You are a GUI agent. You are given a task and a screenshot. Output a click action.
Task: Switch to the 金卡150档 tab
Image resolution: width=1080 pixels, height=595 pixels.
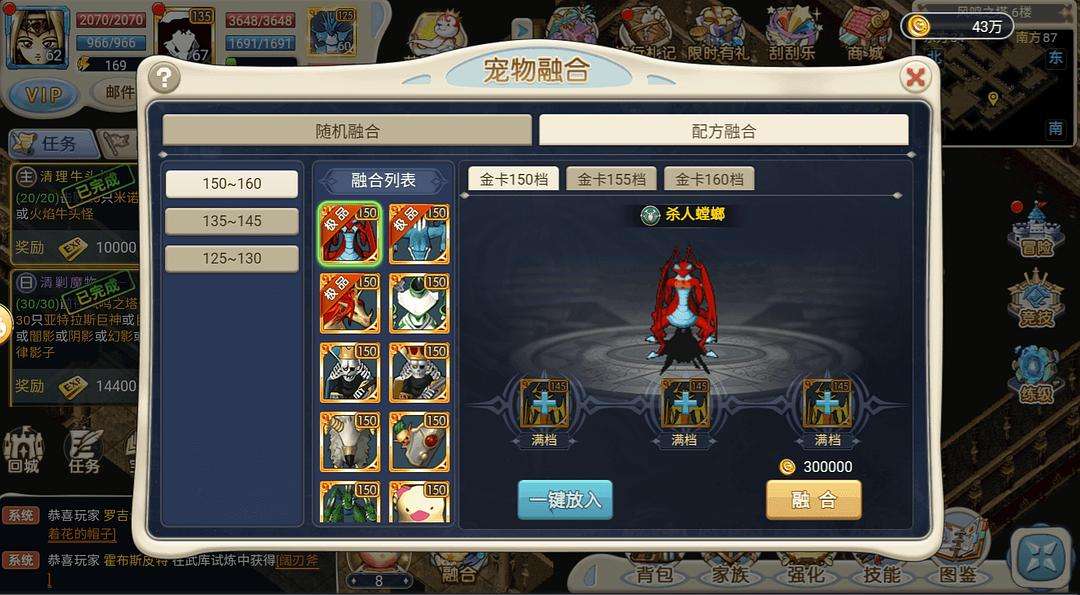513,179
